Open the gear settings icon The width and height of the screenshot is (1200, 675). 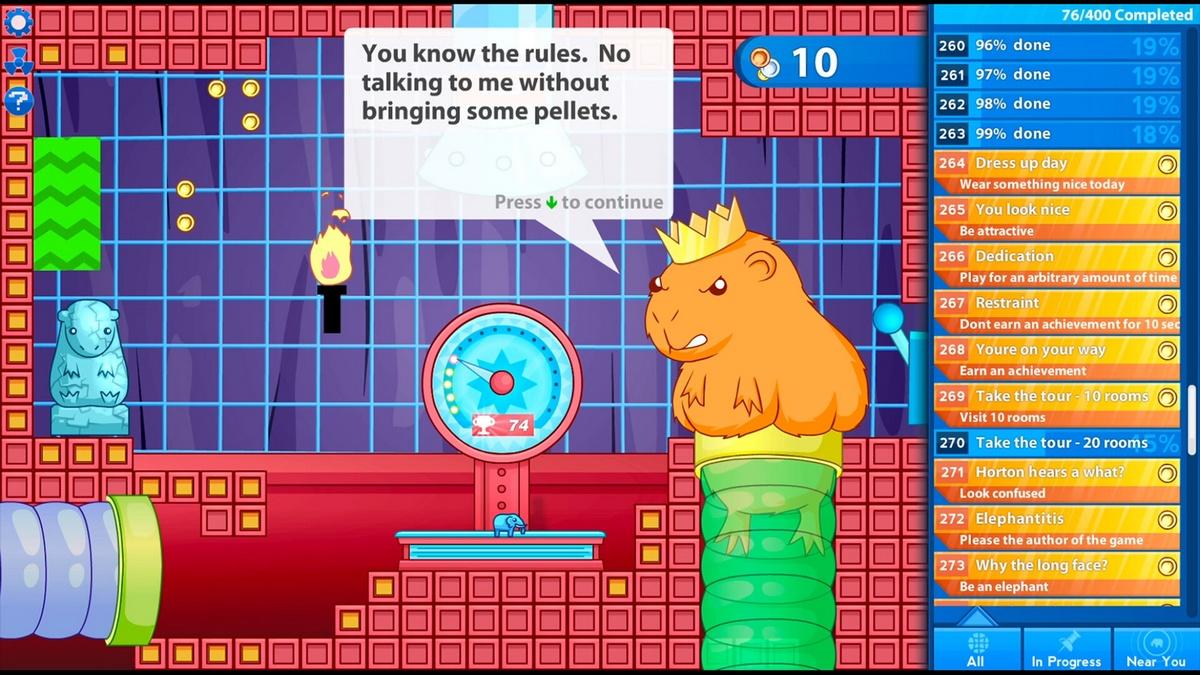[18, 20]
